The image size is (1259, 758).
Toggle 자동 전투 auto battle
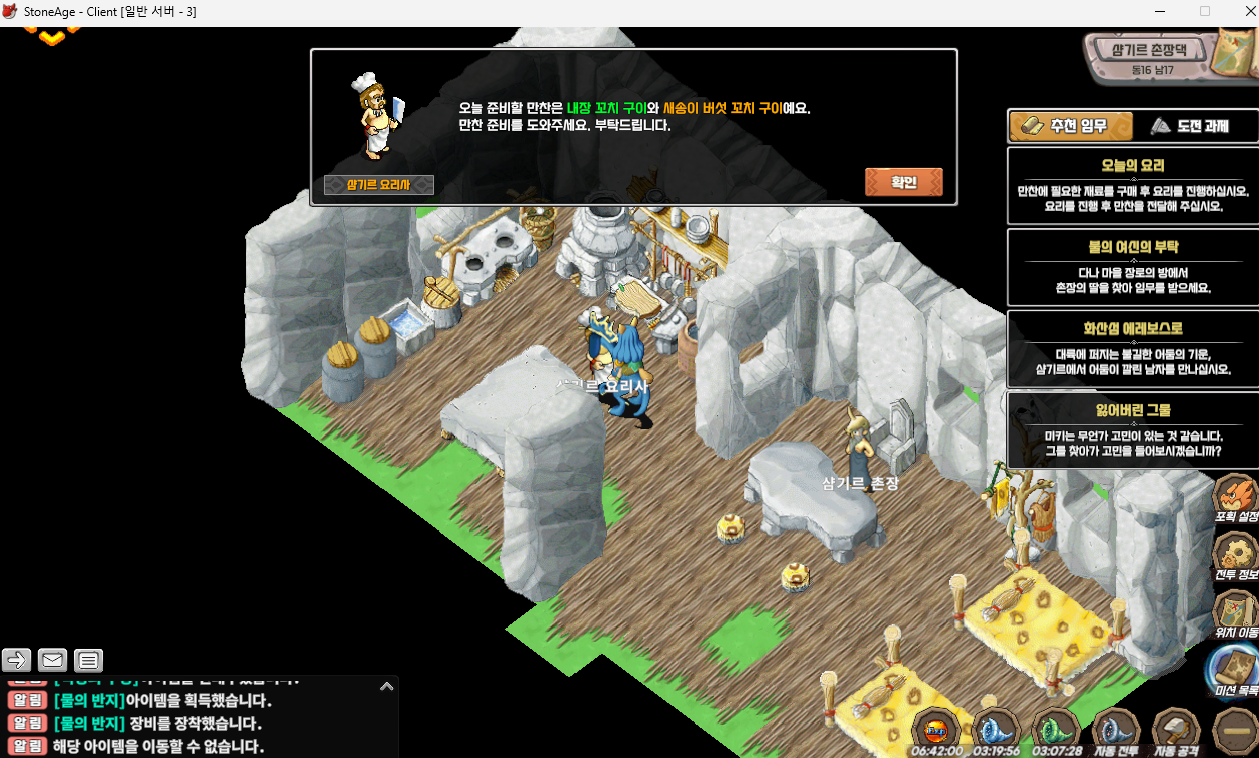1116,733
